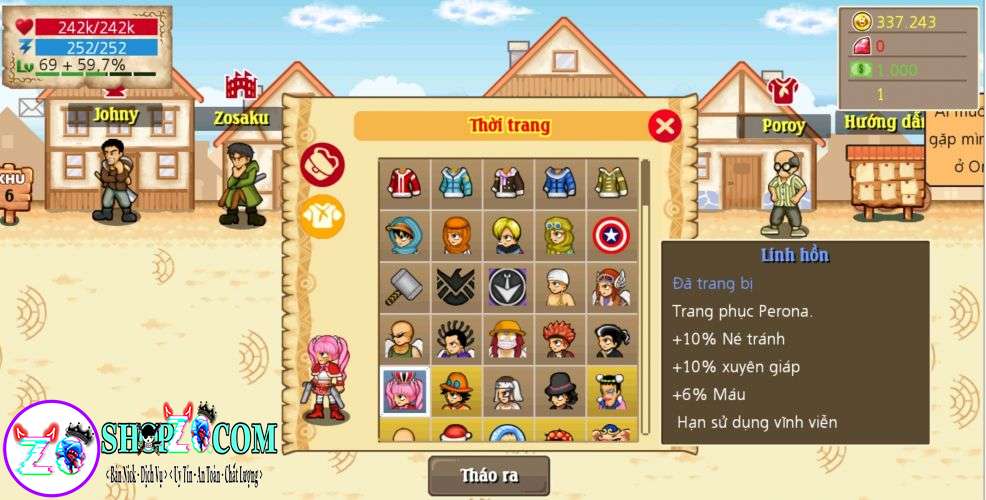Image resolution: width=986 pixels, height=500 pixels.
Task: Switch to the red hat category tab
Action: (322, 165)
